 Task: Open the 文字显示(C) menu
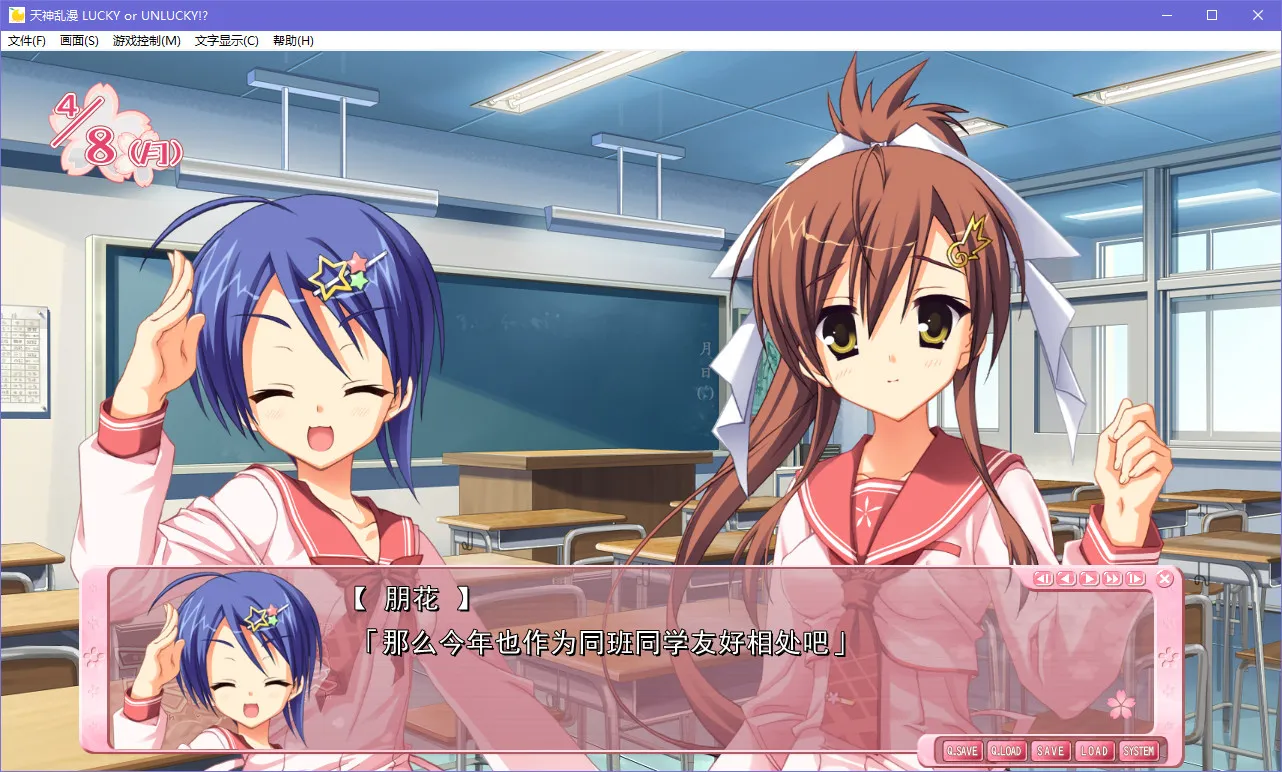(x=226, y=41)
